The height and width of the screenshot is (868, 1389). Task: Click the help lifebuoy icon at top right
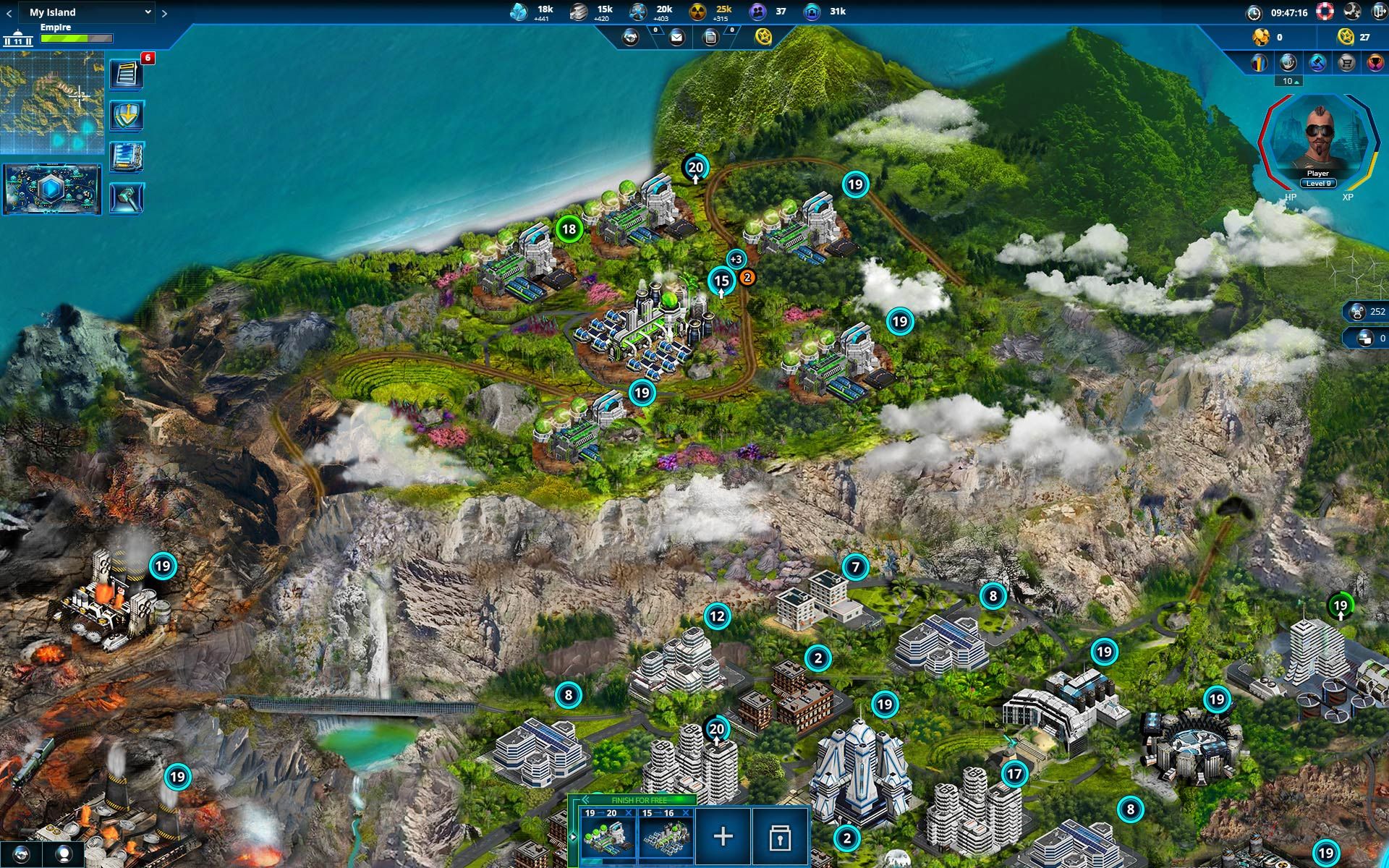(1325, 11)
